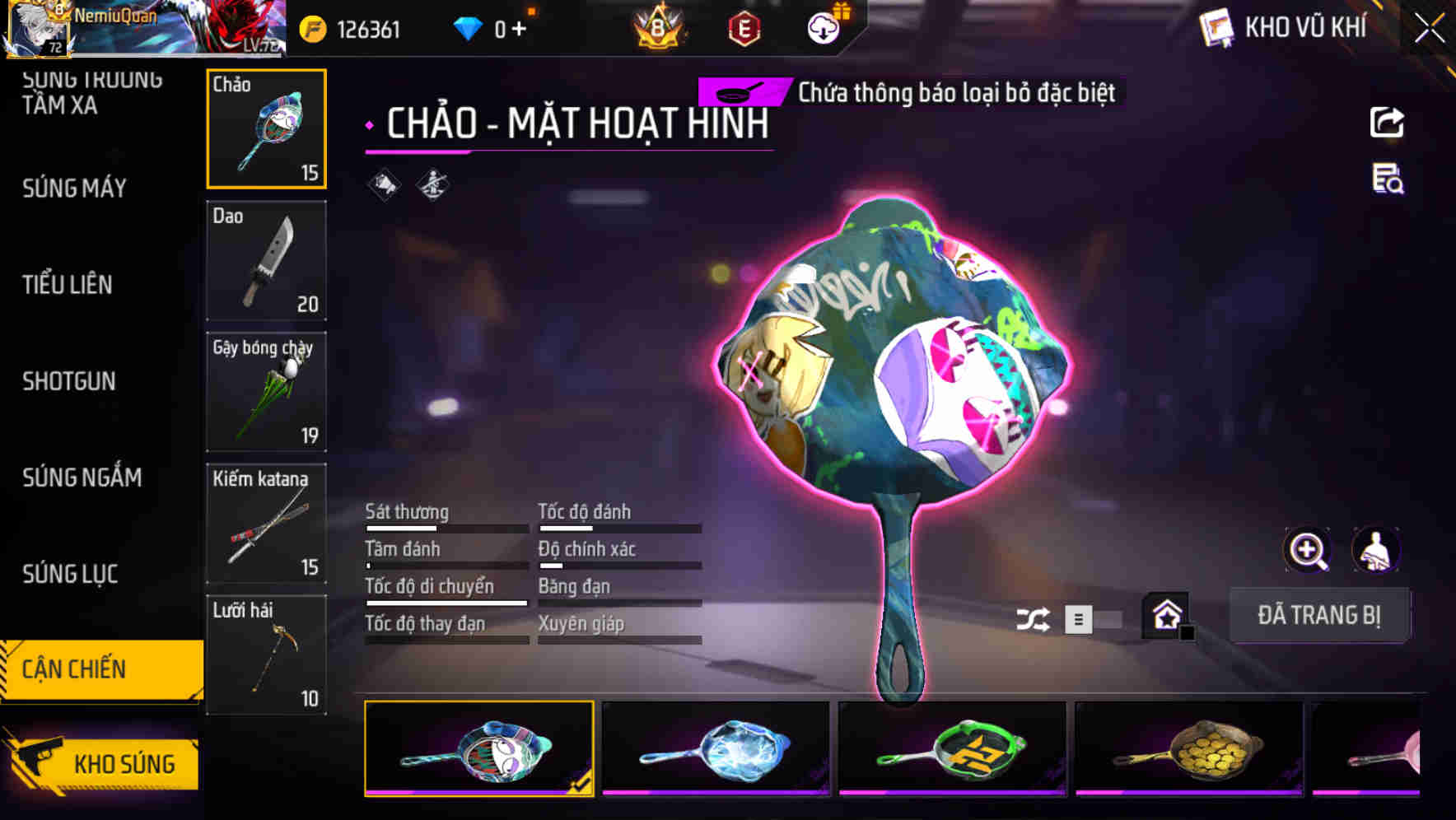Click the share skin icon top right
This screenshot has height=820, width=1456.
[1387, 122]
